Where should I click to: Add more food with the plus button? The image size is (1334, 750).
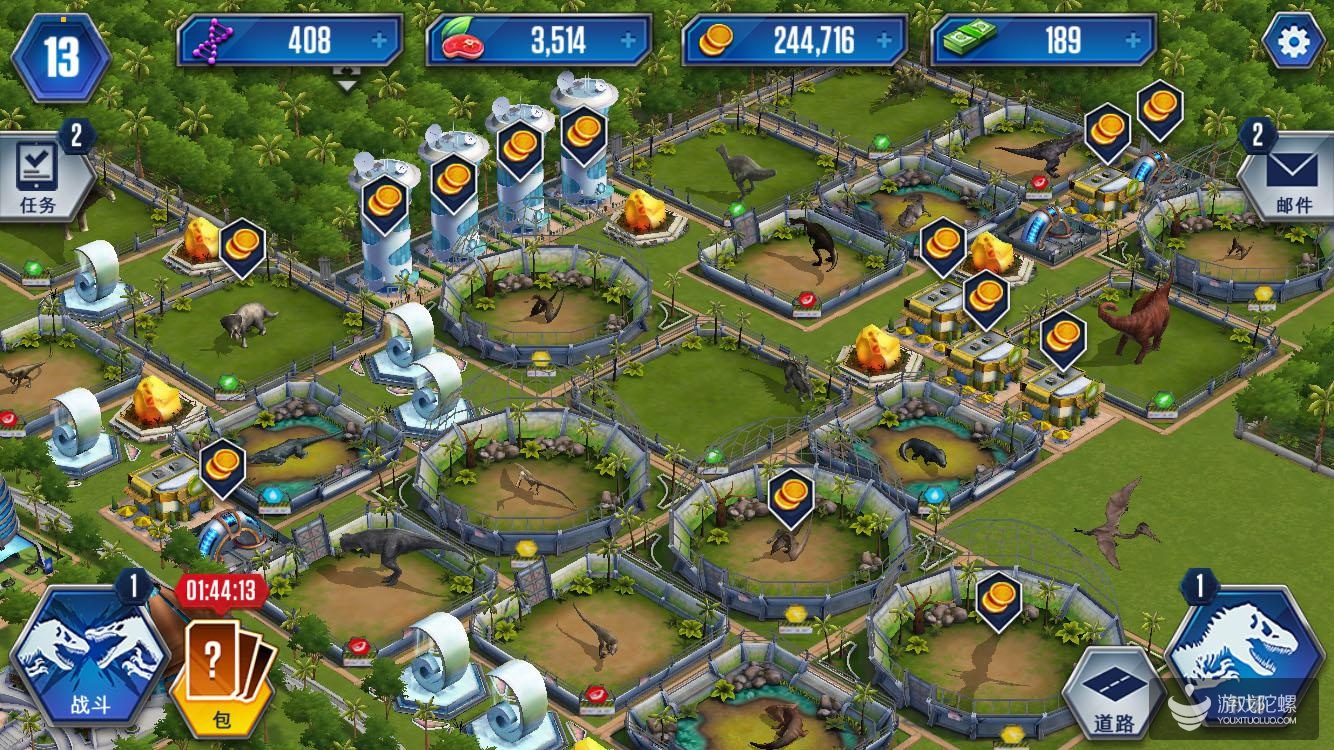point(628,40)
